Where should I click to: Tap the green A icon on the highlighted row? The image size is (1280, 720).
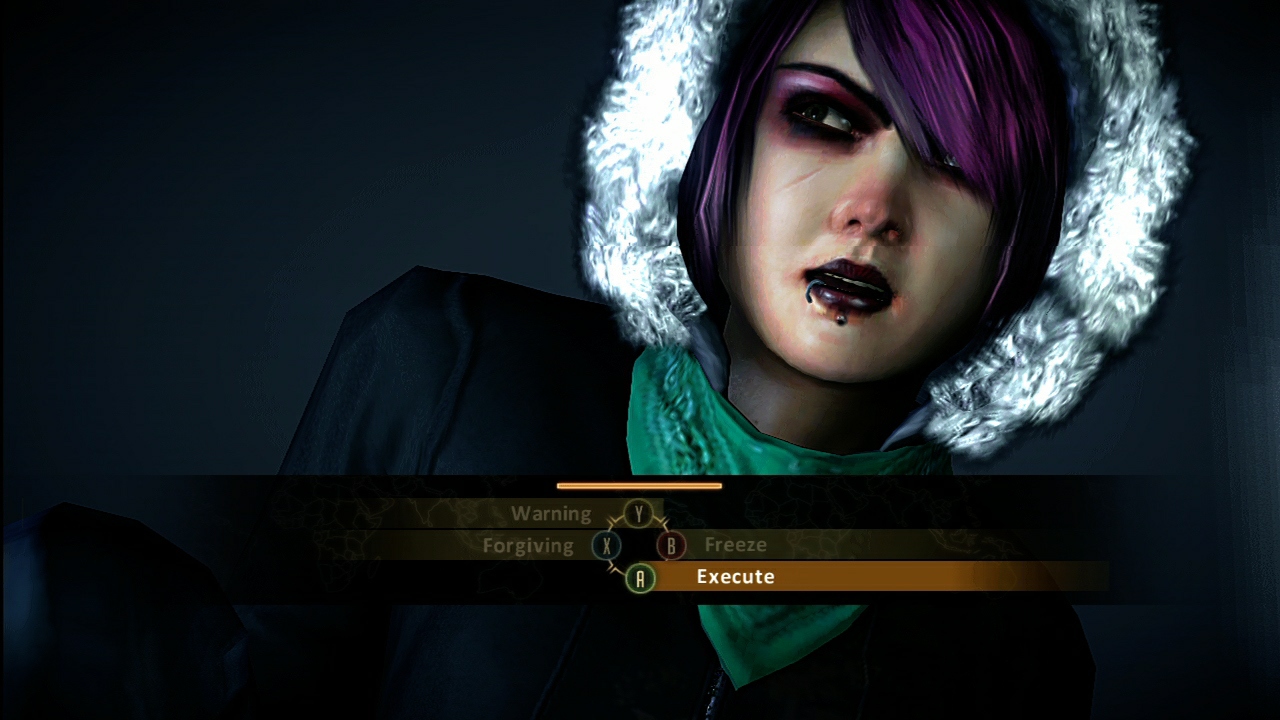(639, 579)
